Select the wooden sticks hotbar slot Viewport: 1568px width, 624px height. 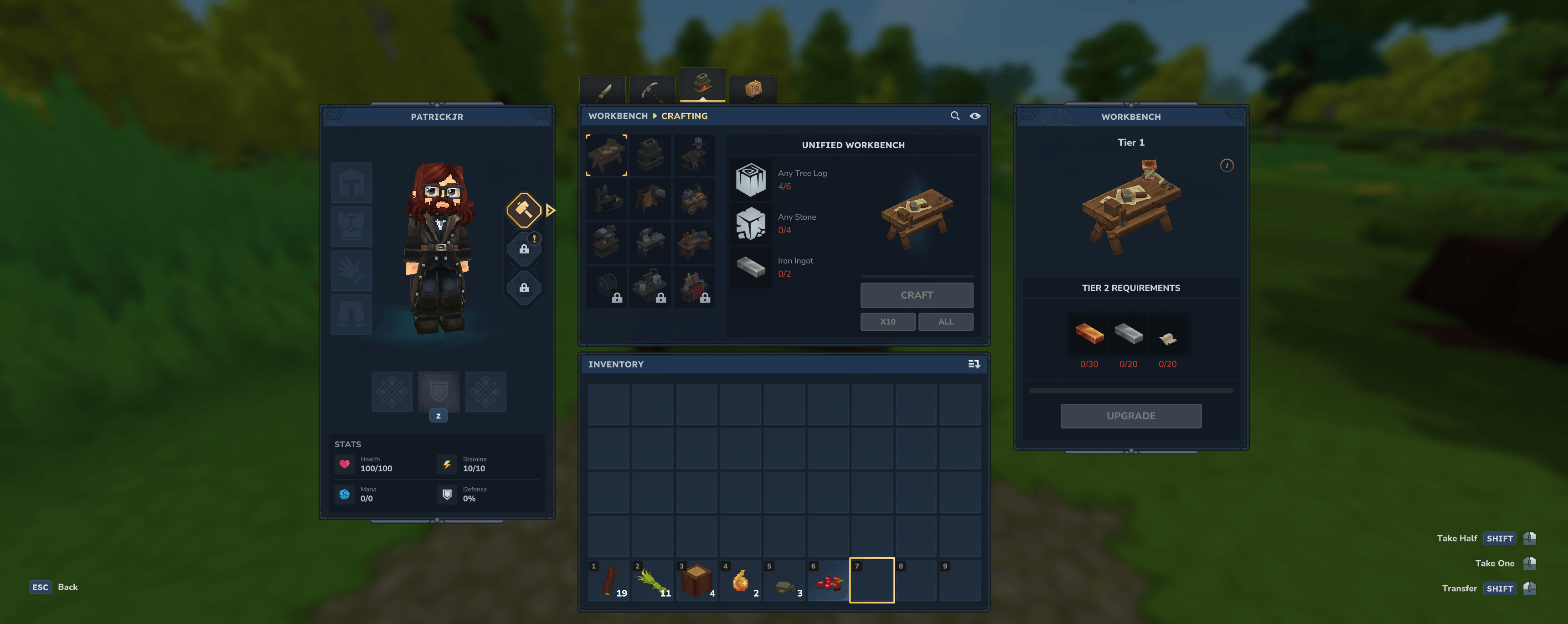coord(609,580)
